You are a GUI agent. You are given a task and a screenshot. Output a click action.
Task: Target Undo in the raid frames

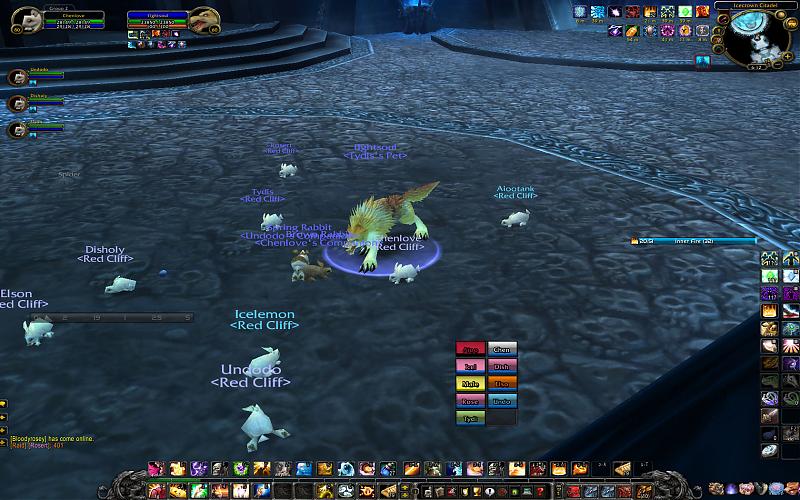tap(502, 401)
